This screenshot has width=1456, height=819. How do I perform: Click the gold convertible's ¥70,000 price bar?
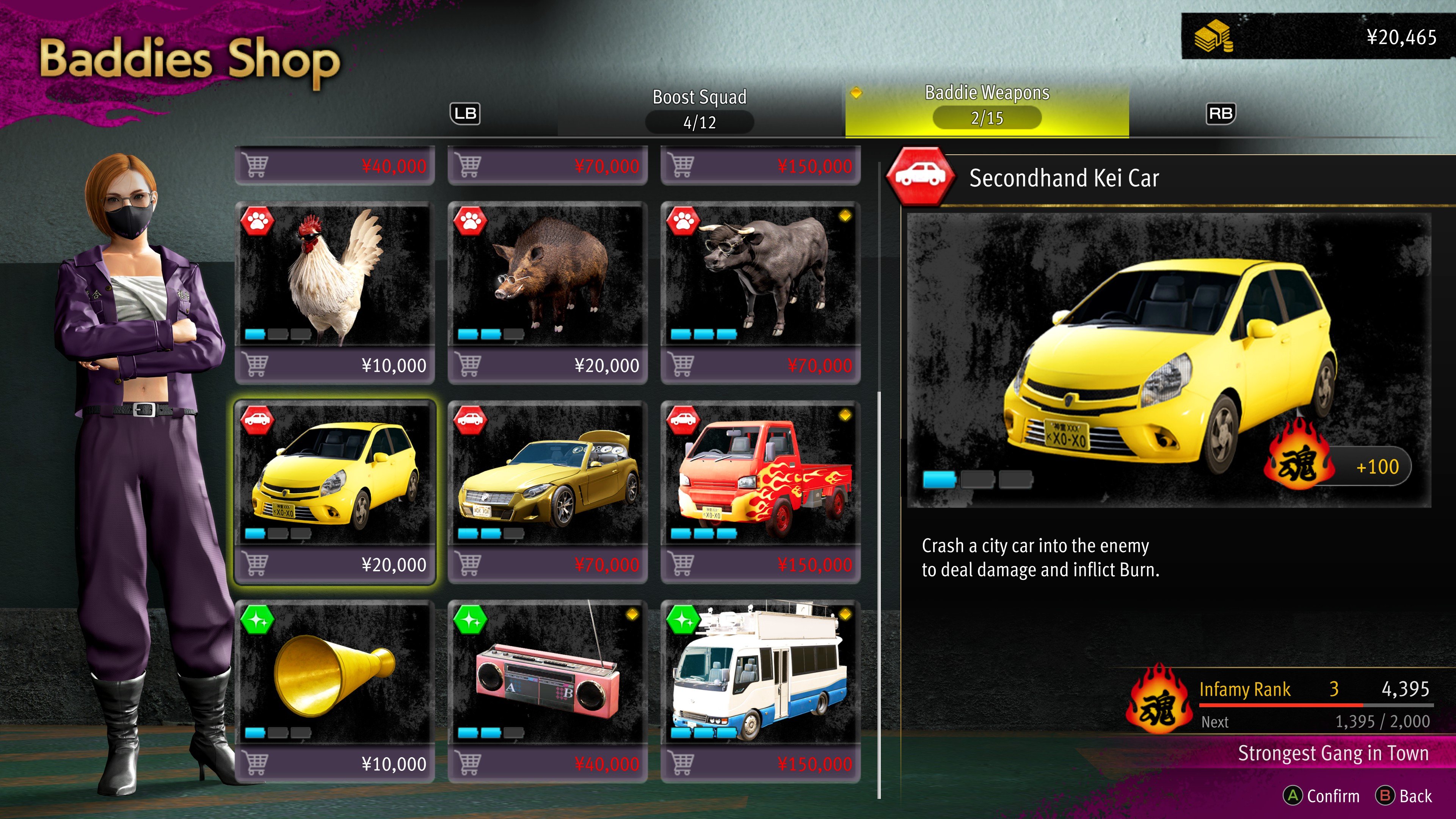tap(547, 564)
